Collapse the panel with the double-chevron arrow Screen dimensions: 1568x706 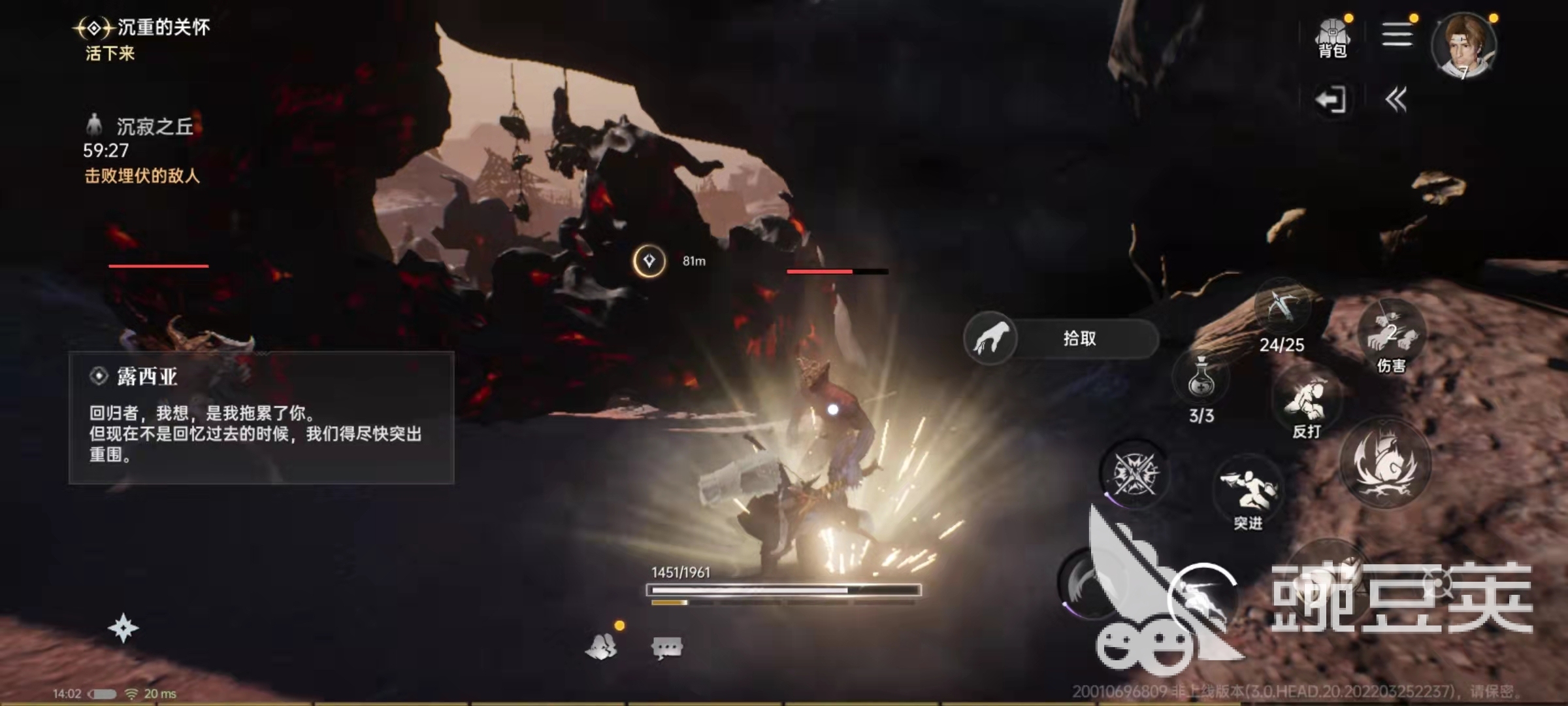tap(1396, 100)
